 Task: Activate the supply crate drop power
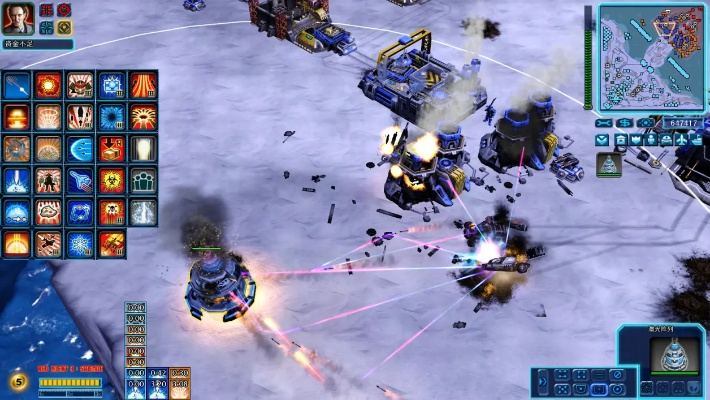pos(111,149)
